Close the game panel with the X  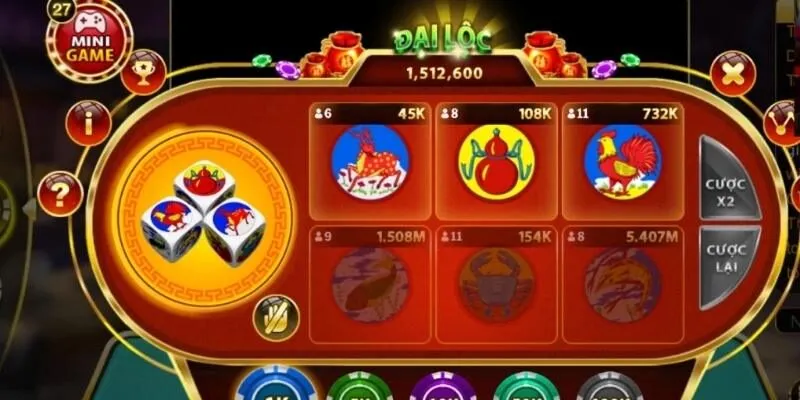click(x=732, y=73)
